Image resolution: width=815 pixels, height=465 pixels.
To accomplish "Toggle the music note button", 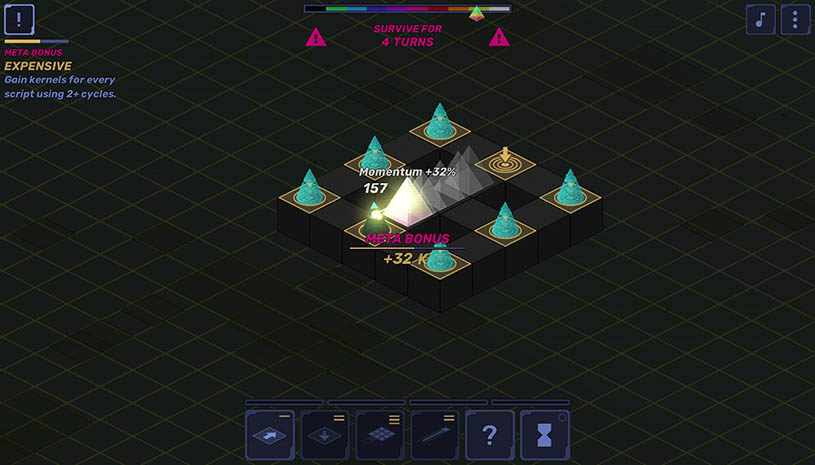I will pyautogui.click(x=761, y=19).
